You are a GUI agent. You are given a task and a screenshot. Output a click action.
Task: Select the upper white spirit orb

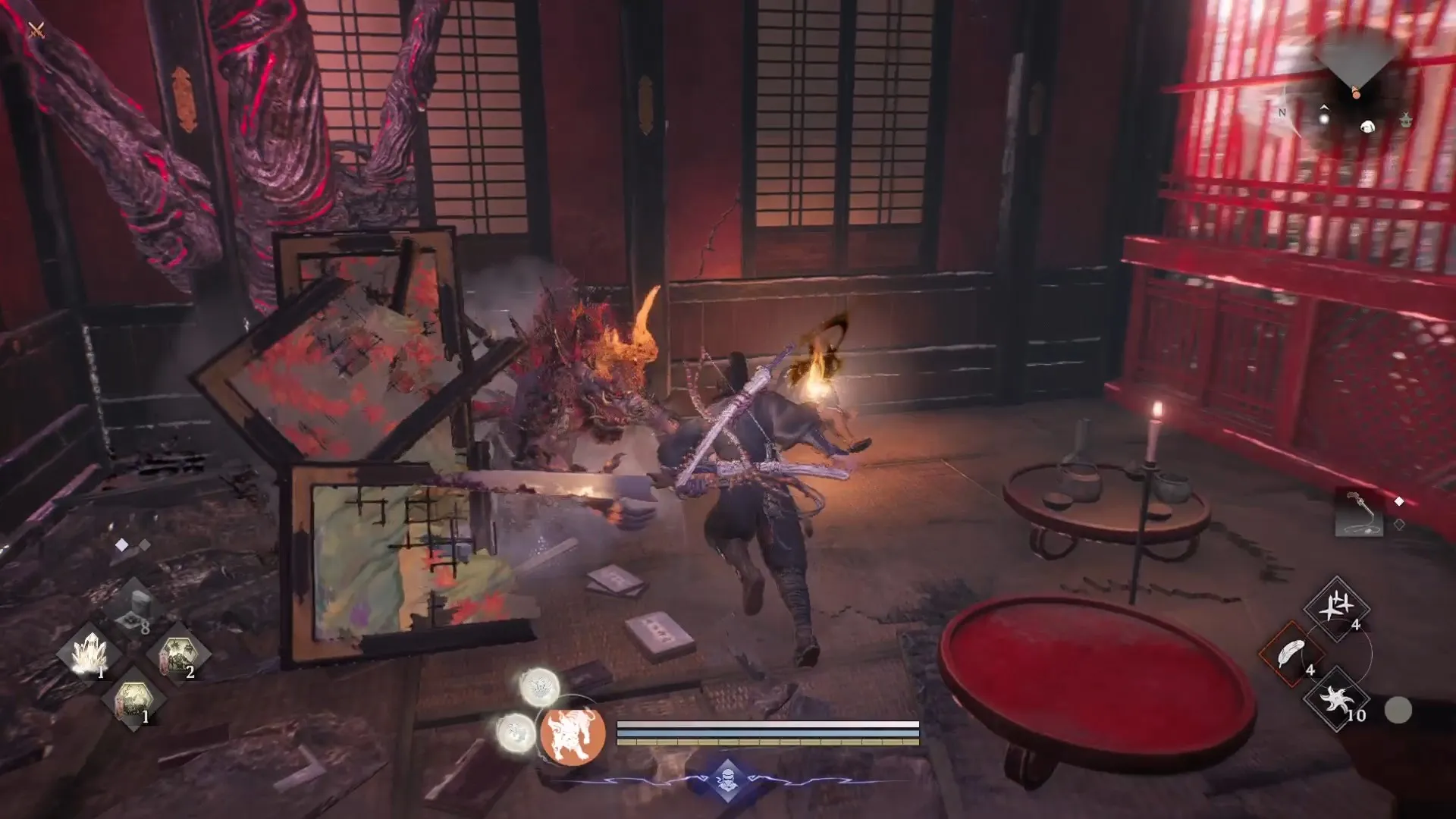540,687
